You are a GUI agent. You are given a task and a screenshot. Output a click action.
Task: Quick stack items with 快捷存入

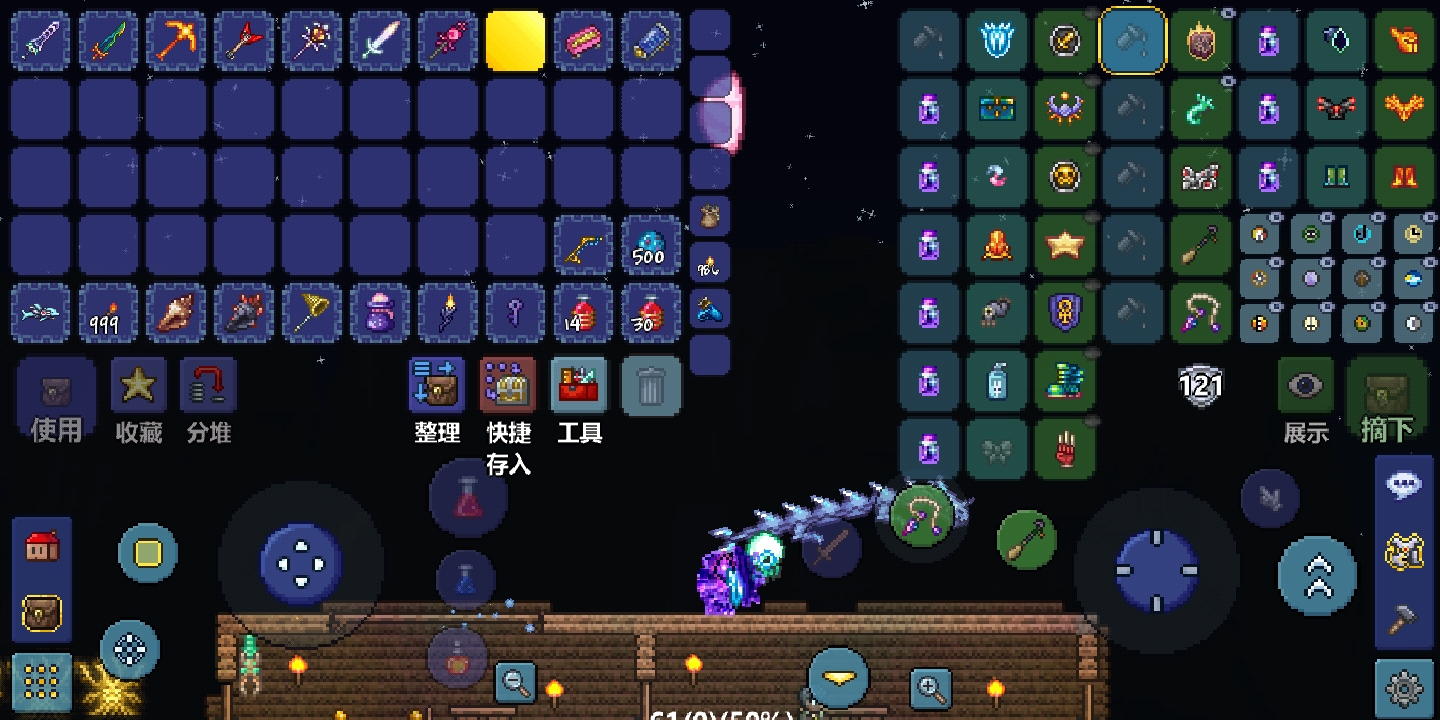pos(508,387)
